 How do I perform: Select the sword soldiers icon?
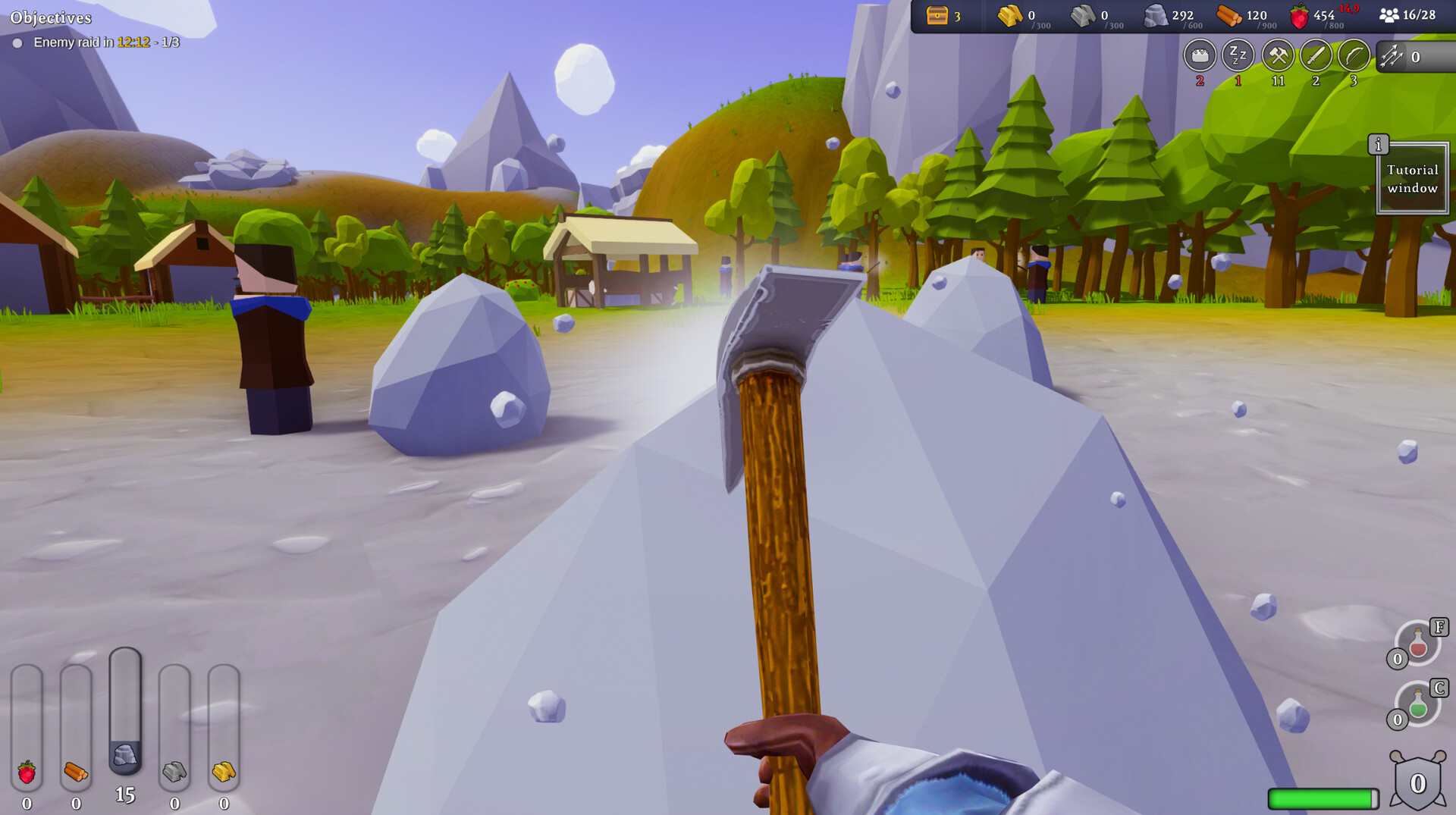tap(1316, 57)
